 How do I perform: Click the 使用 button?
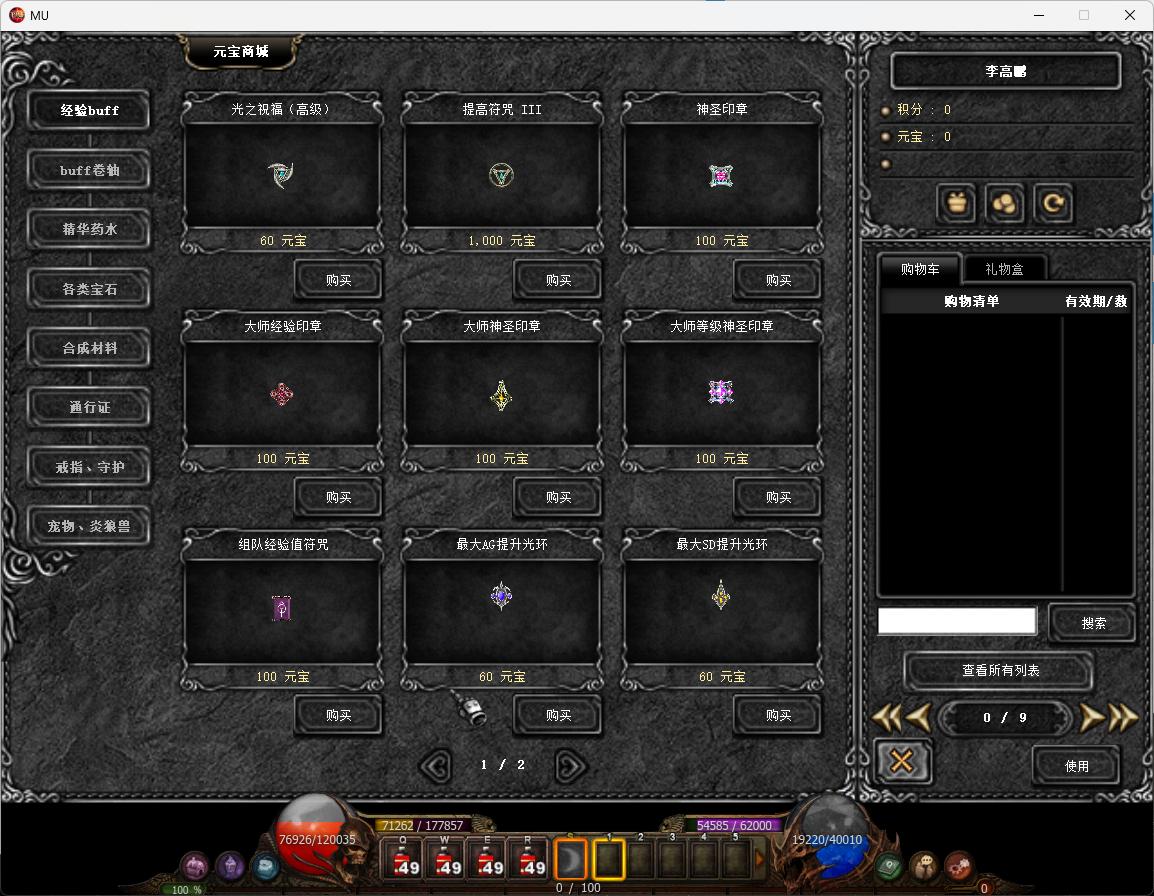[x=1076, y=766]
